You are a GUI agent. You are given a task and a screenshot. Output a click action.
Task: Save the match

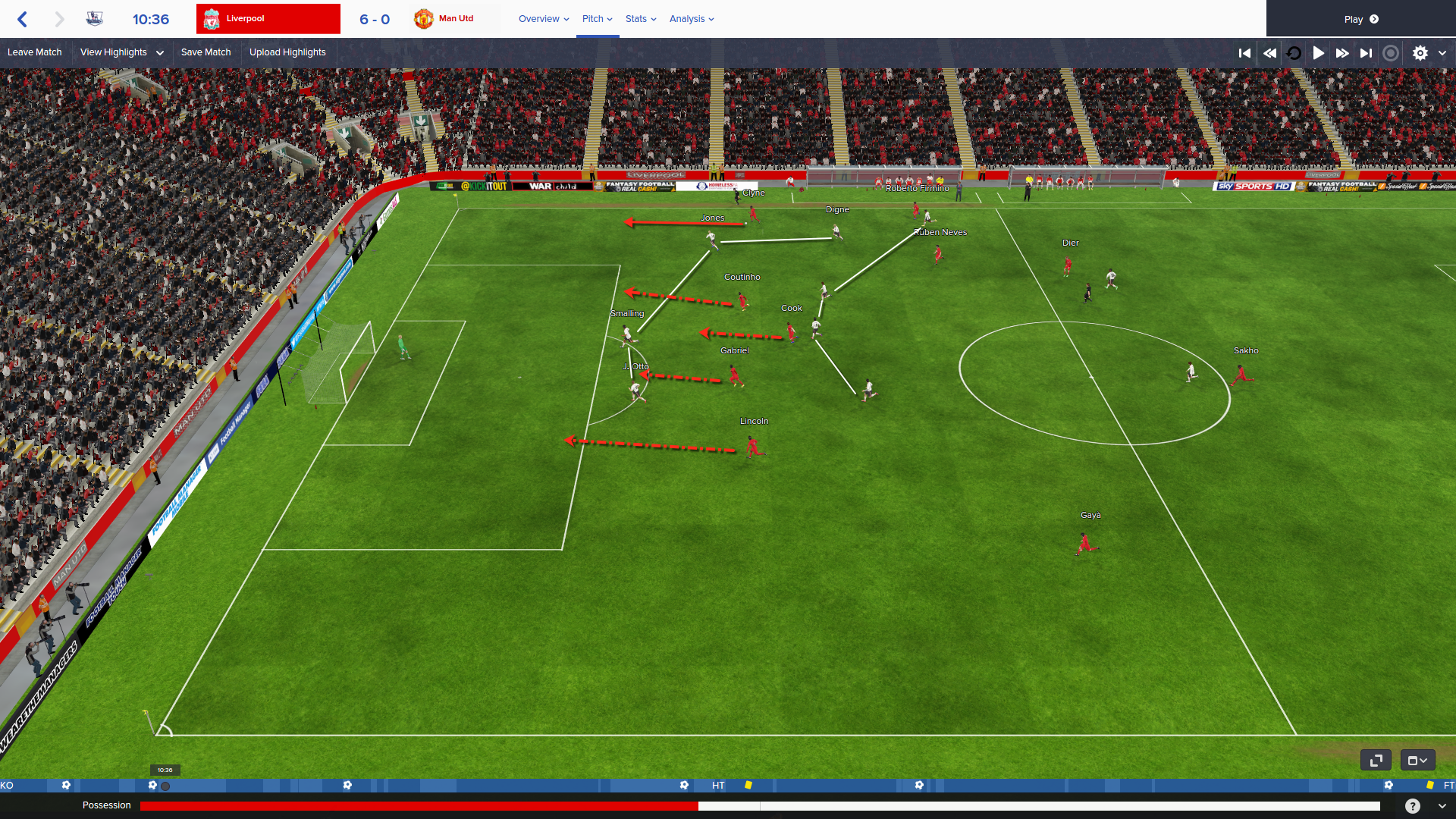click(x=206, y=52)
